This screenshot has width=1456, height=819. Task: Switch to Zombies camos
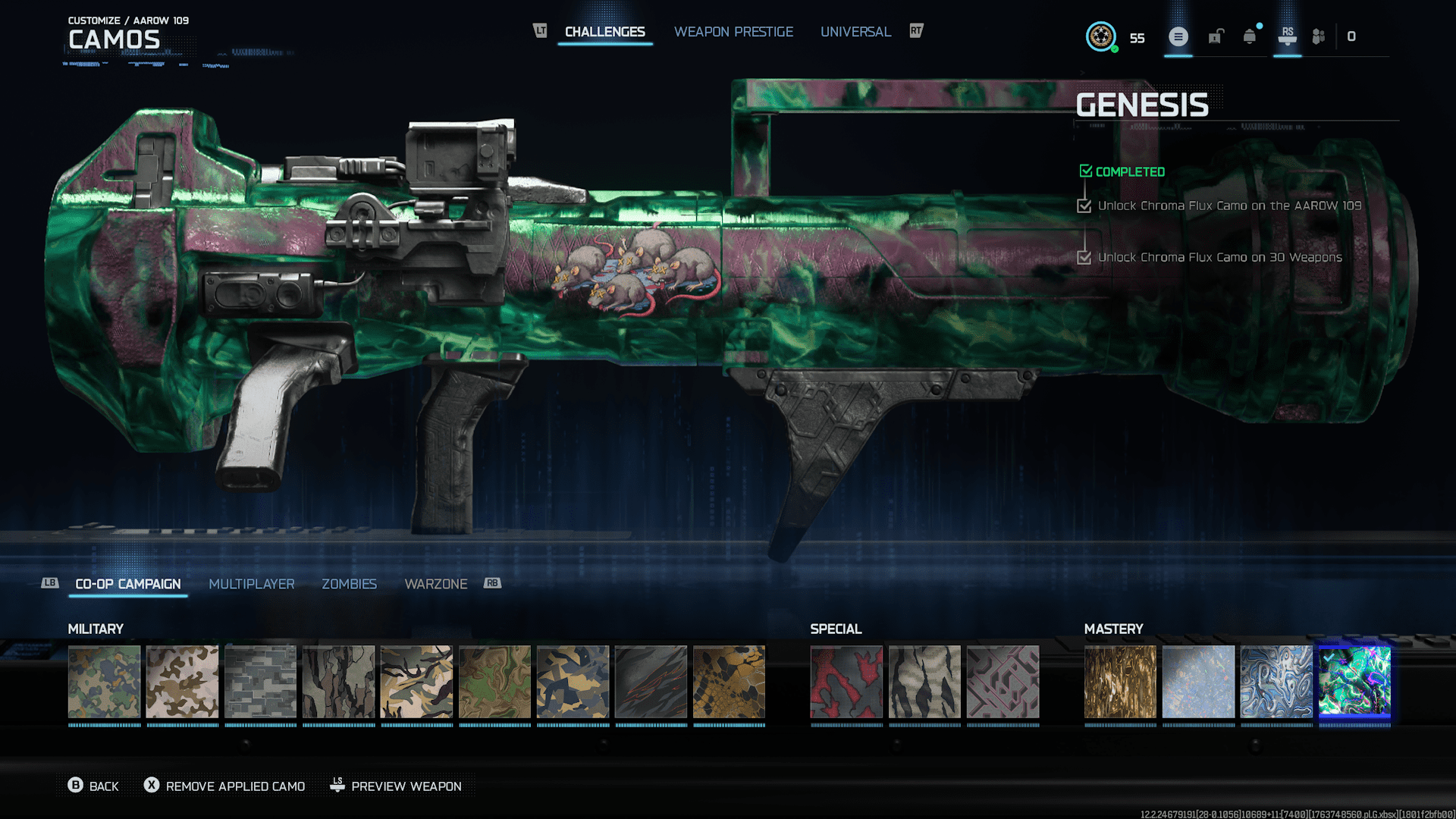click(349, 584)
